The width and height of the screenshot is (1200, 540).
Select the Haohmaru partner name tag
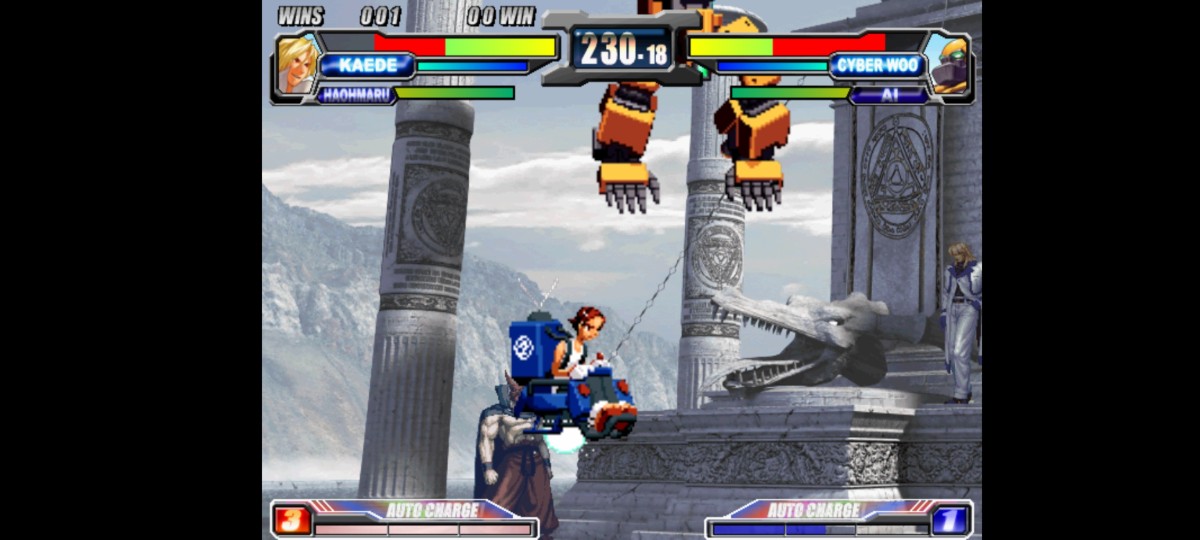(356, 94)
